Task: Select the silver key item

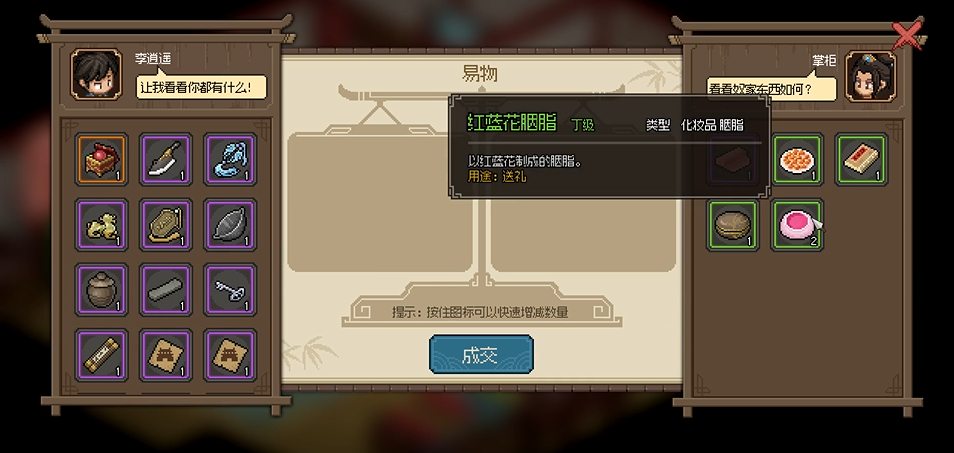Action: (230, 289)
